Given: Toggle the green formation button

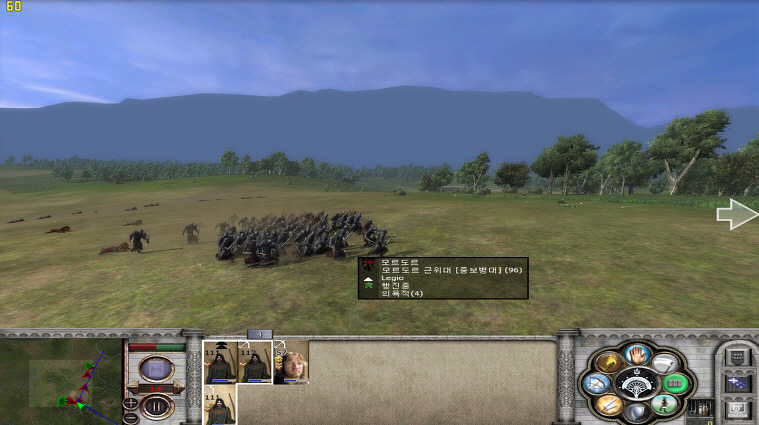Looking at the screenshot, I should (672, 383).
